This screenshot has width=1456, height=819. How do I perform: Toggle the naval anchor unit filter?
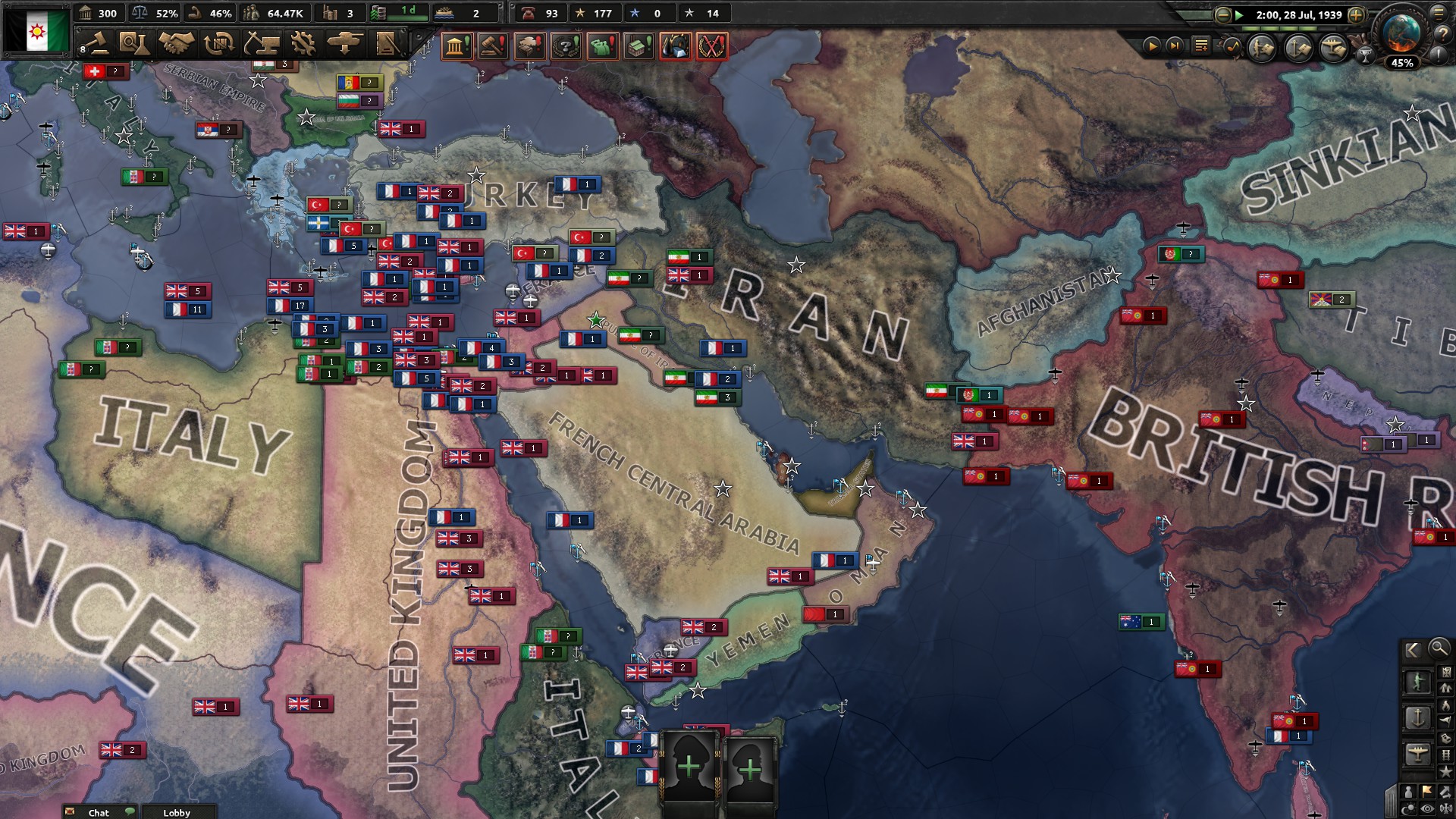[x=1418, y=717]
